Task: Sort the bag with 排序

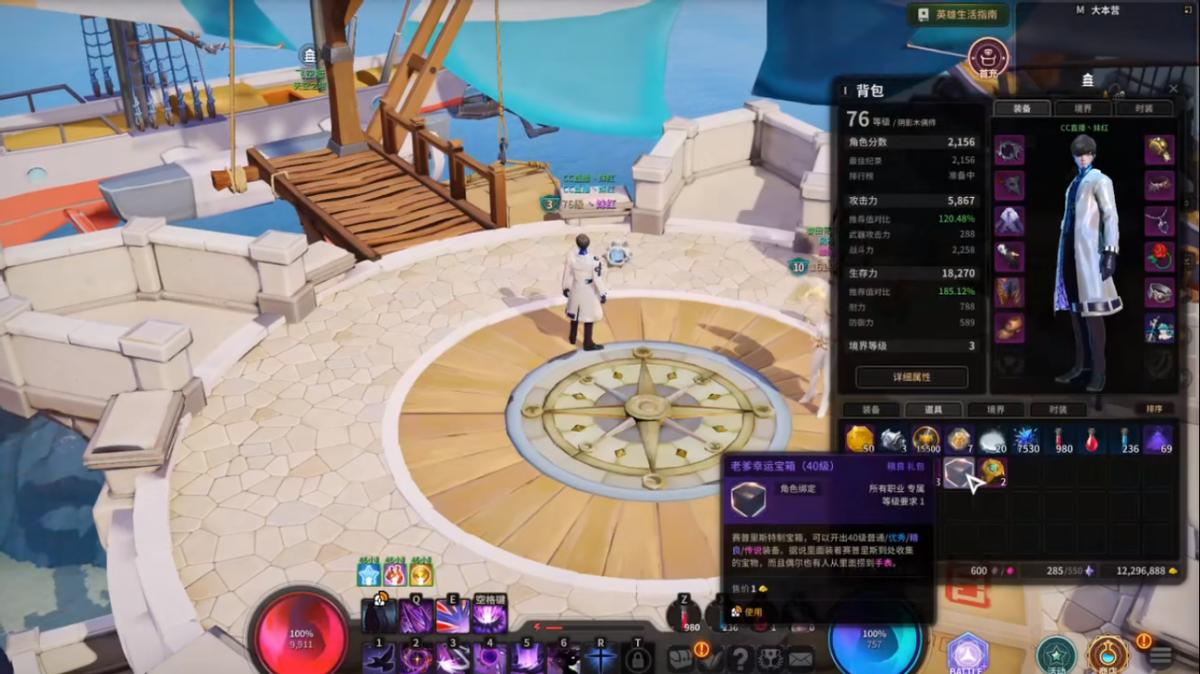Action: pos(1153,409)
